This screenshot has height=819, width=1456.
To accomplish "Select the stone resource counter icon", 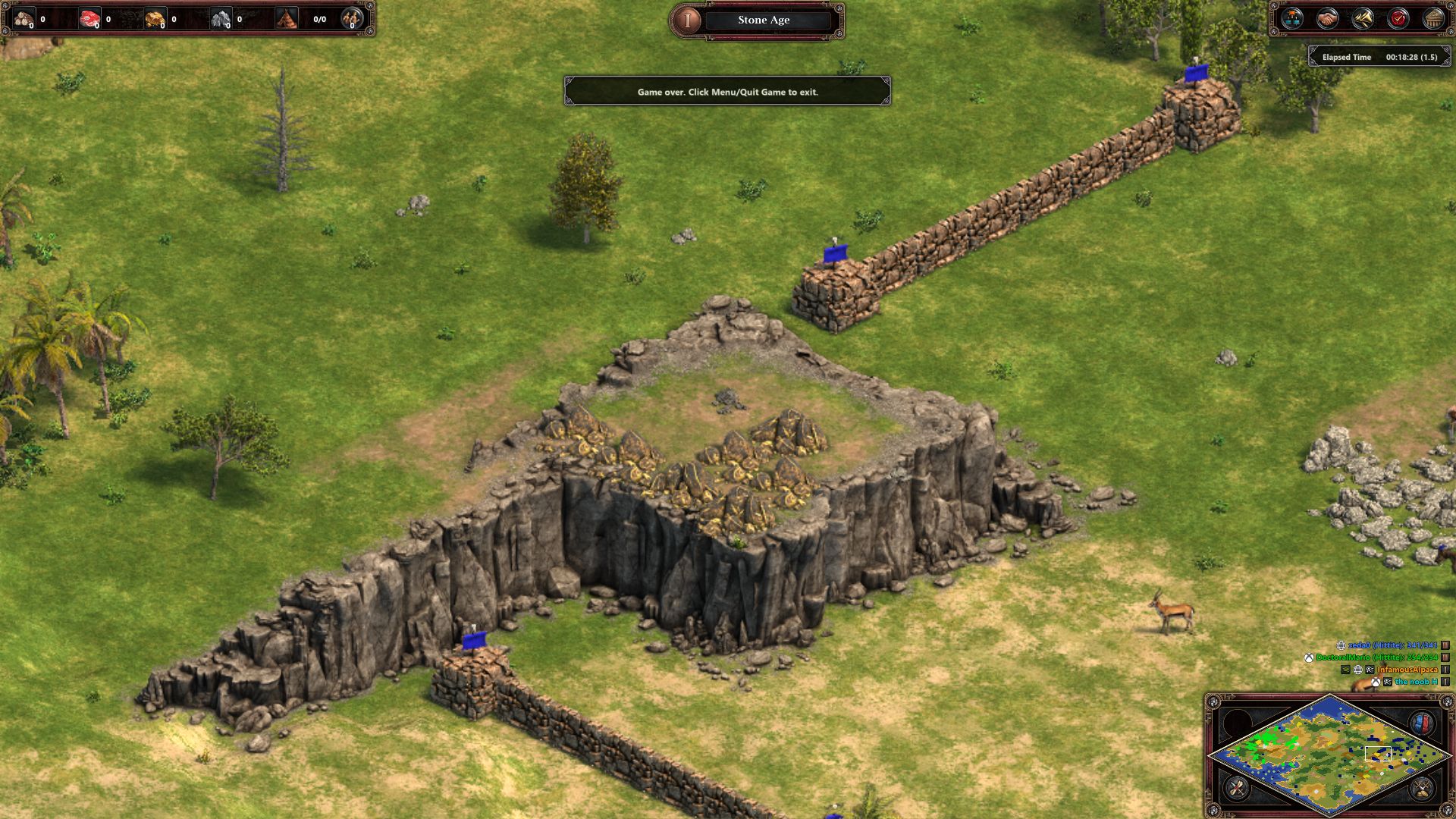I will [222, 19].
